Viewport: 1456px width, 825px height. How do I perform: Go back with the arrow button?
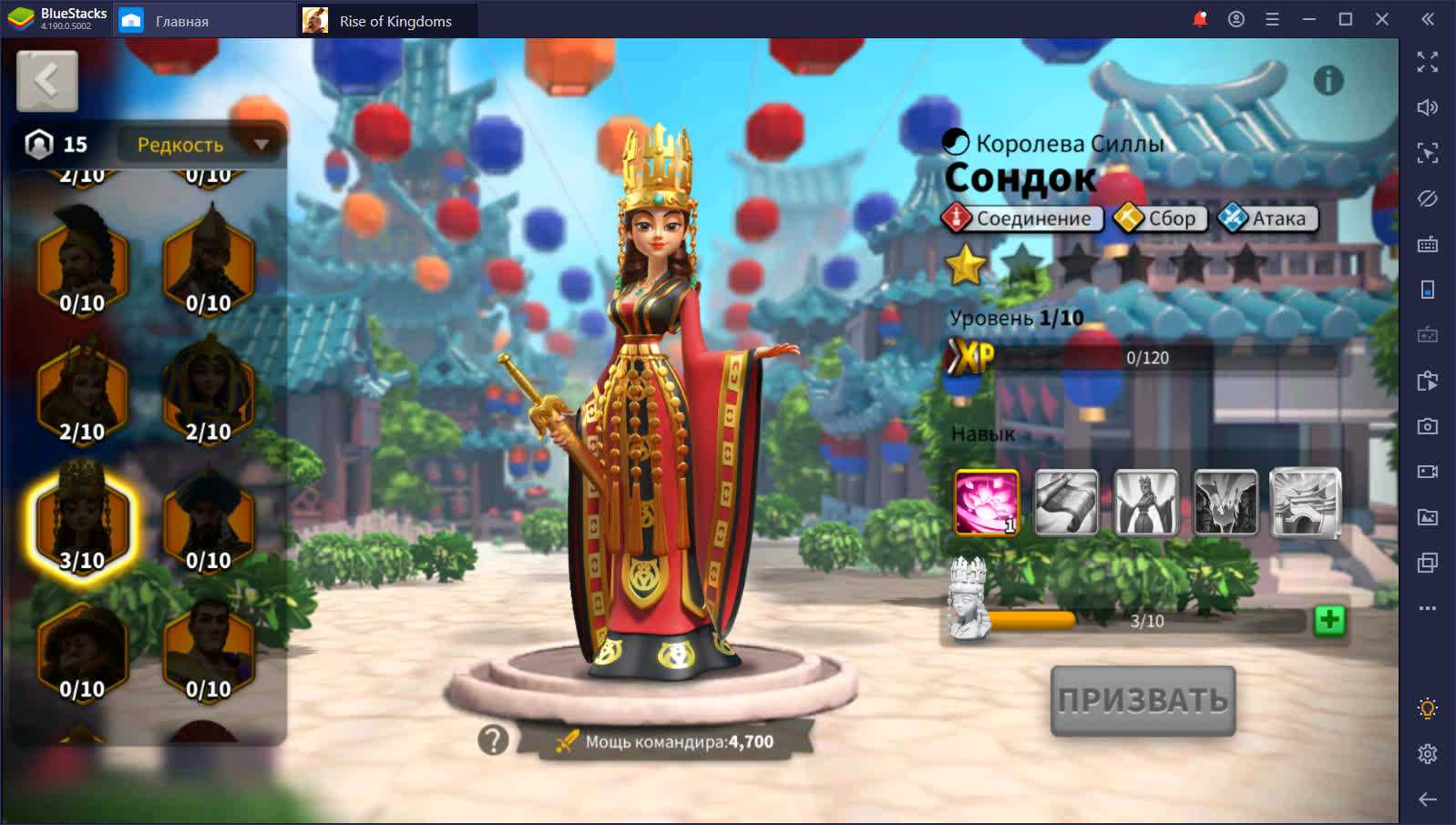[46, 81]
